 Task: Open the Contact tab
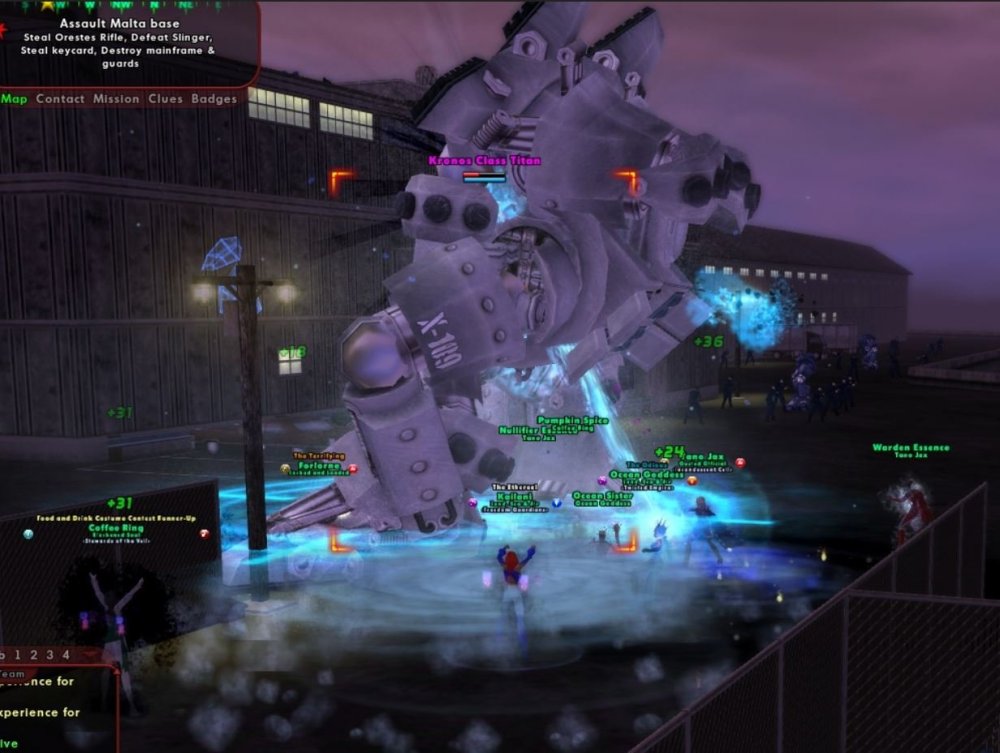60,99
